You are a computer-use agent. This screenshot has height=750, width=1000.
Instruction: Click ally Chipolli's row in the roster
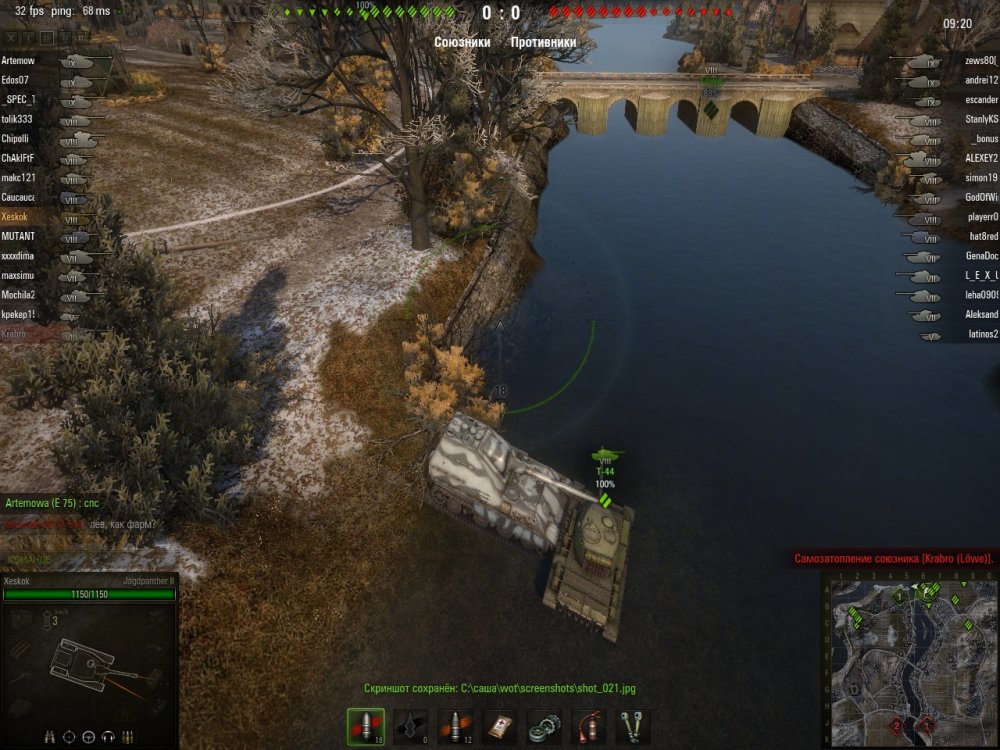pyautogui.click(x=15, y=138)
